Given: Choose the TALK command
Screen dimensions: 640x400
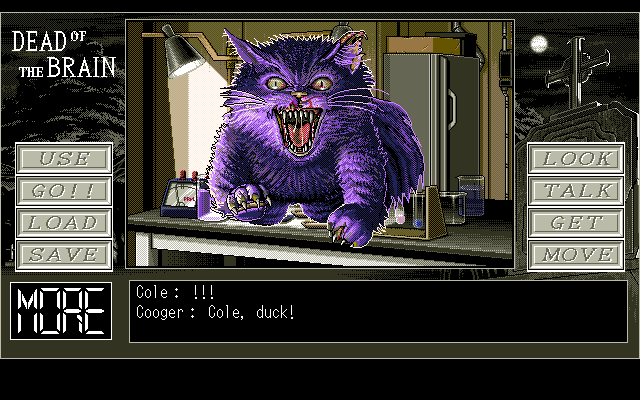Looking at the screenshot, I should tap(576, 190).
